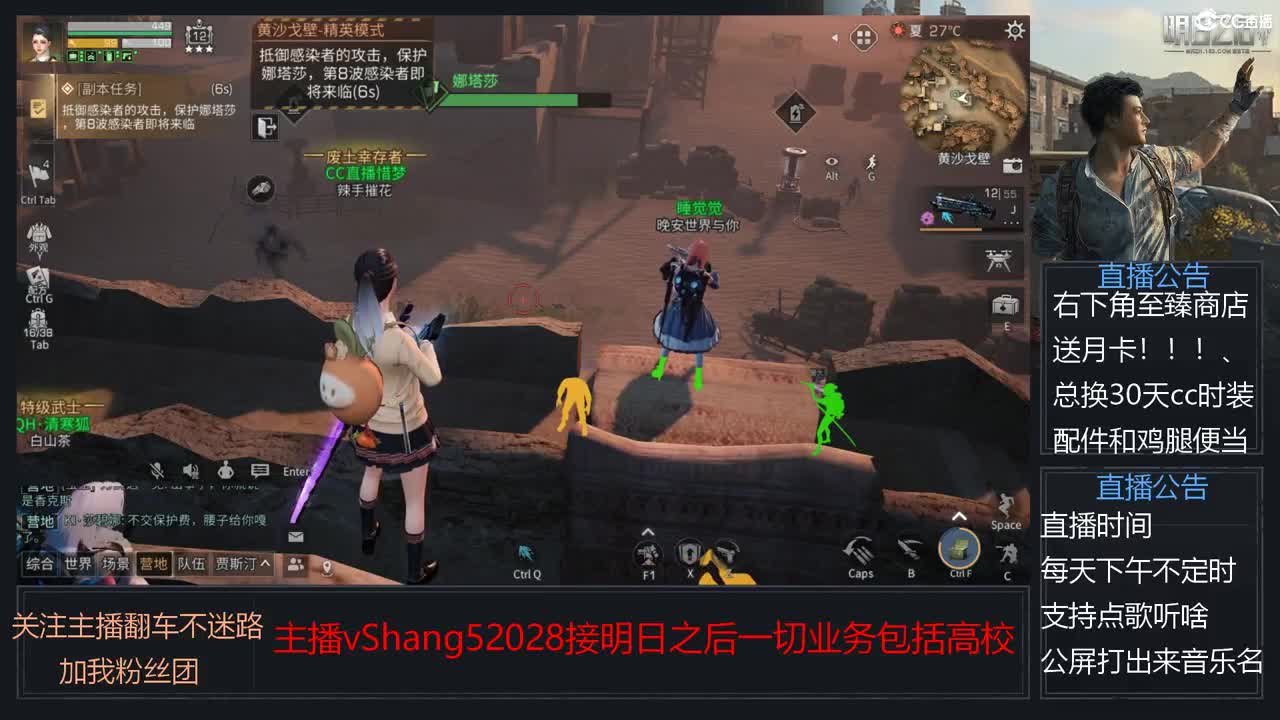
Task: Use the first aid kit (E slot)
Action: (1004, 307)
